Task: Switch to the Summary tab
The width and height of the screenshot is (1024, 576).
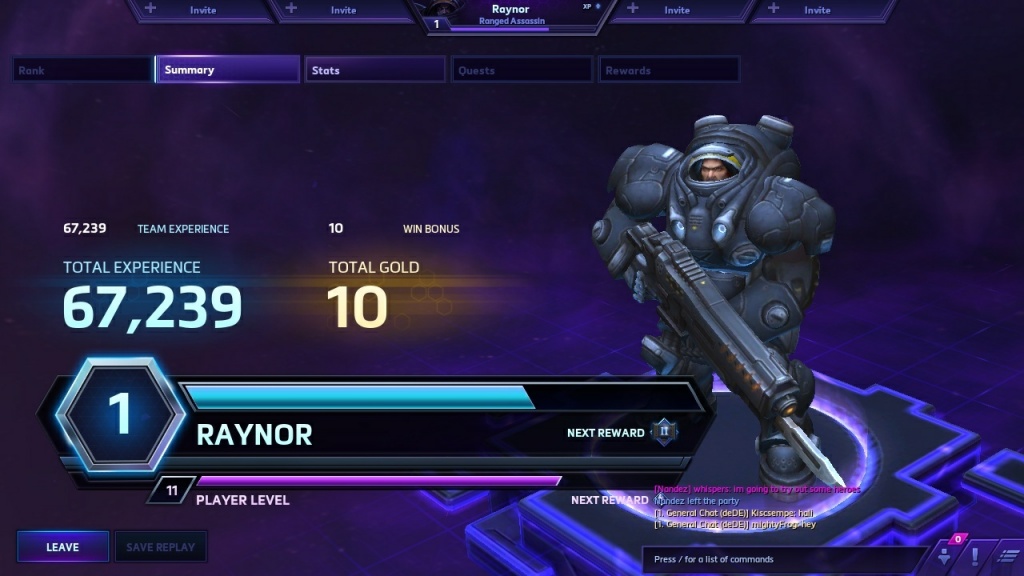Action: (x=228, y=70)
